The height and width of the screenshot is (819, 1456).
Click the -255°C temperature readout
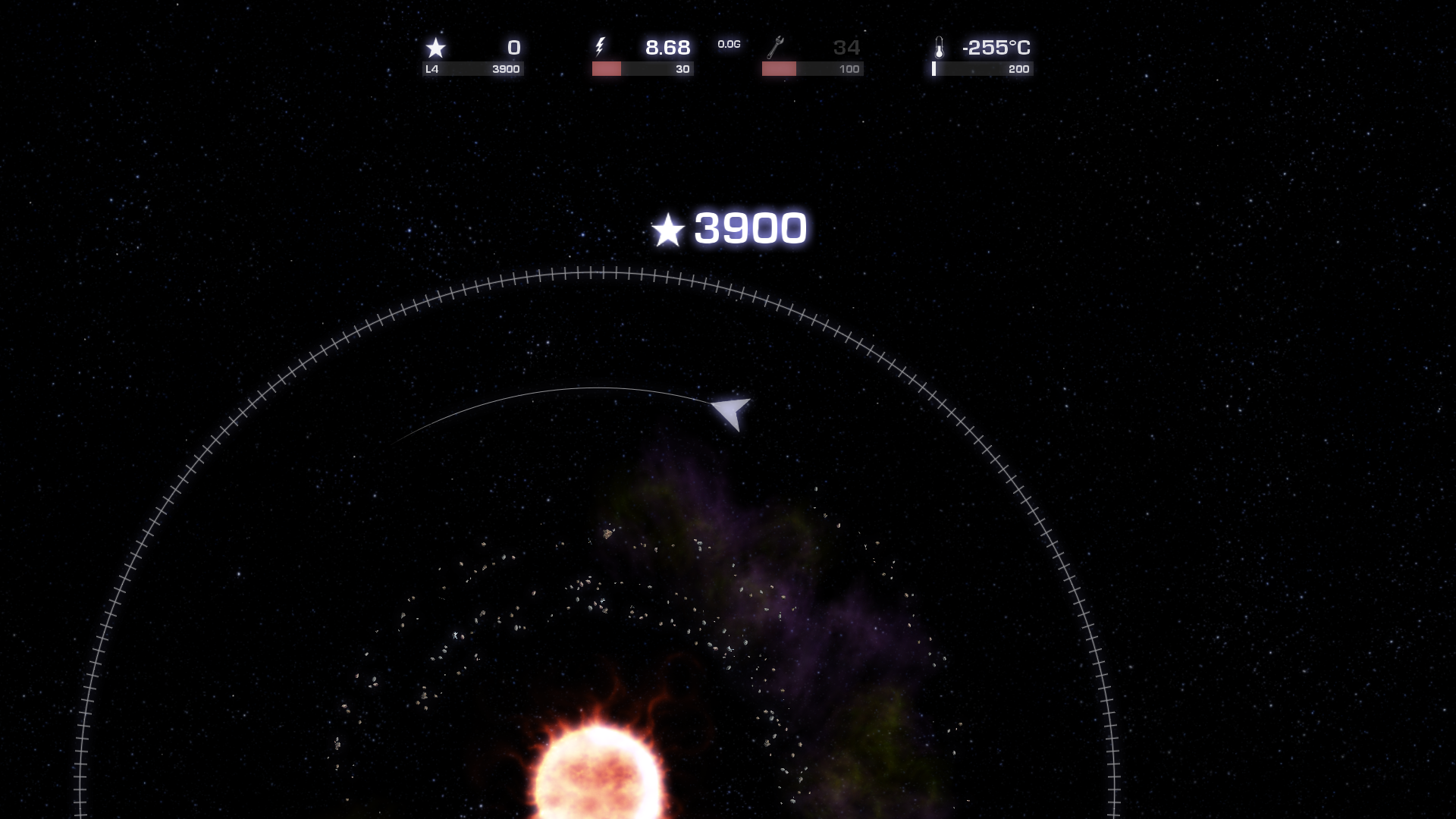tap(996, 48)
